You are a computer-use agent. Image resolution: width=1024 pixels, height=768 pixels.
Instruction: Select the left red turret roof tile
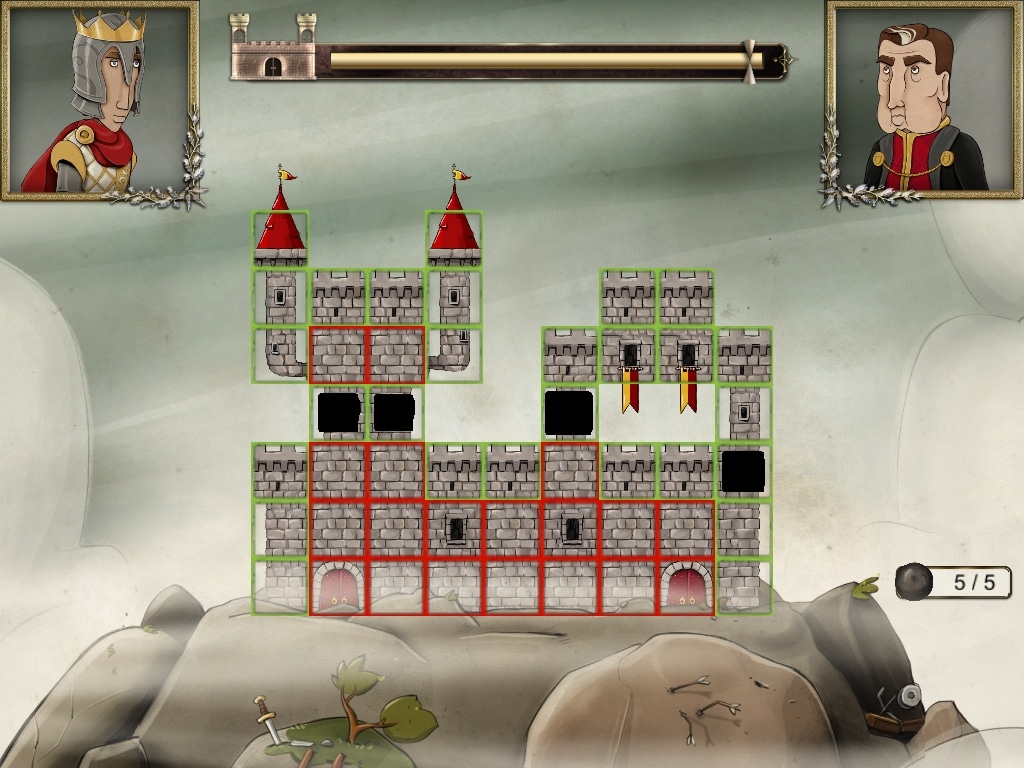click(280, 239)
